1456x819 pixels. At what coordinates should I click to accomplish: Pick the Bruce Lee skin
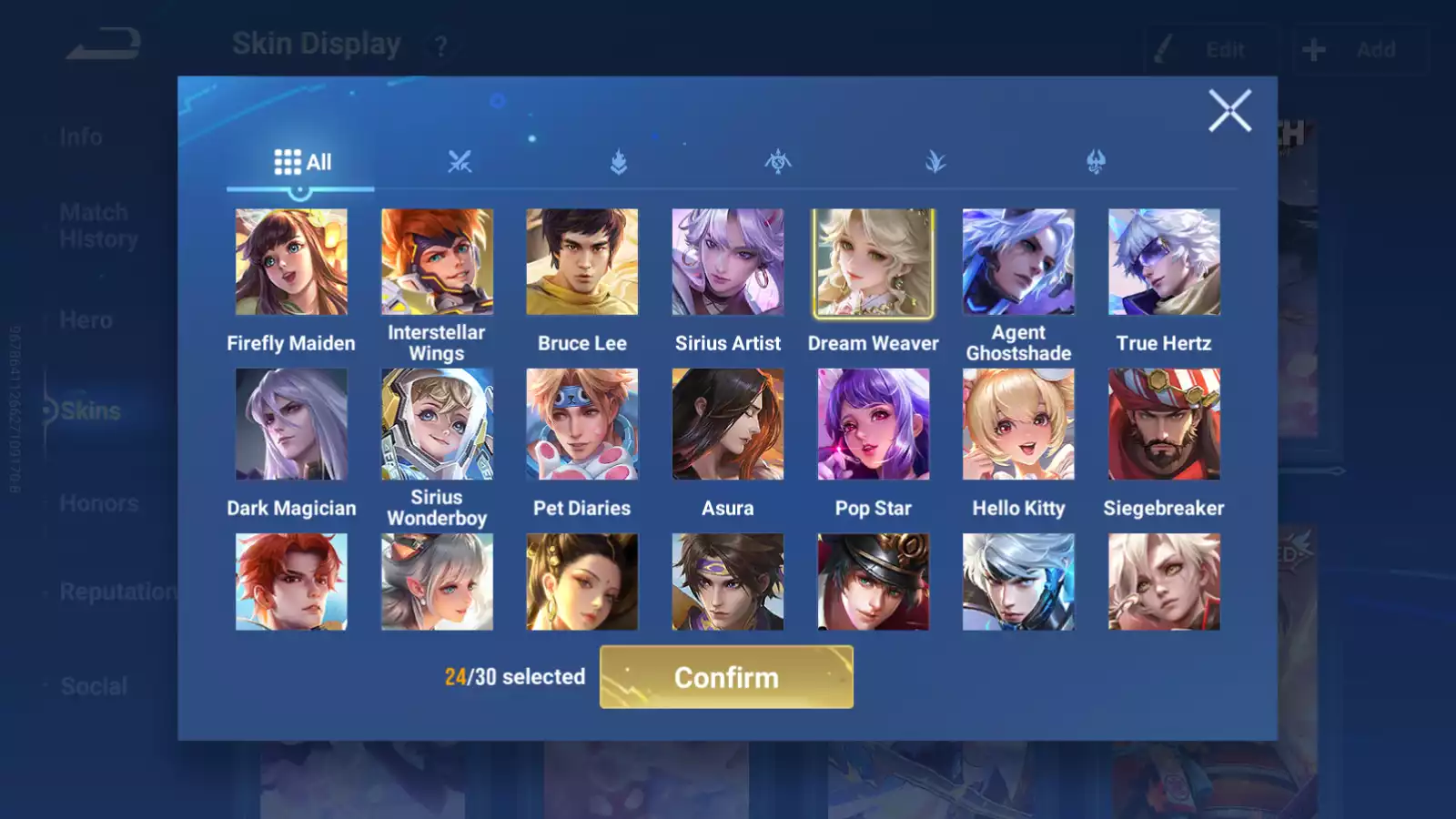tap(582, 262)
